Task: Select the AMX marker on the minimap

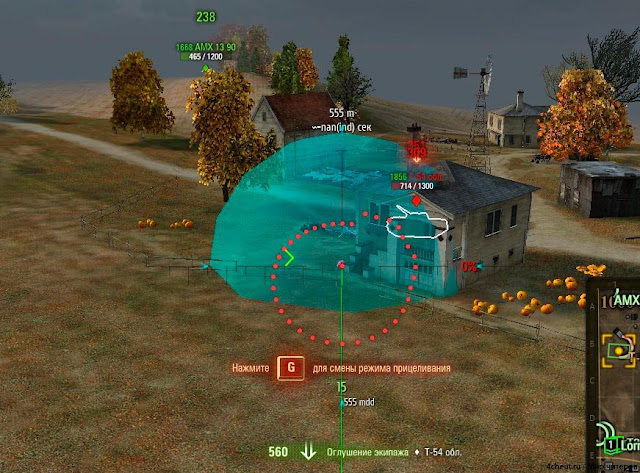Action: tap(627, 299)
